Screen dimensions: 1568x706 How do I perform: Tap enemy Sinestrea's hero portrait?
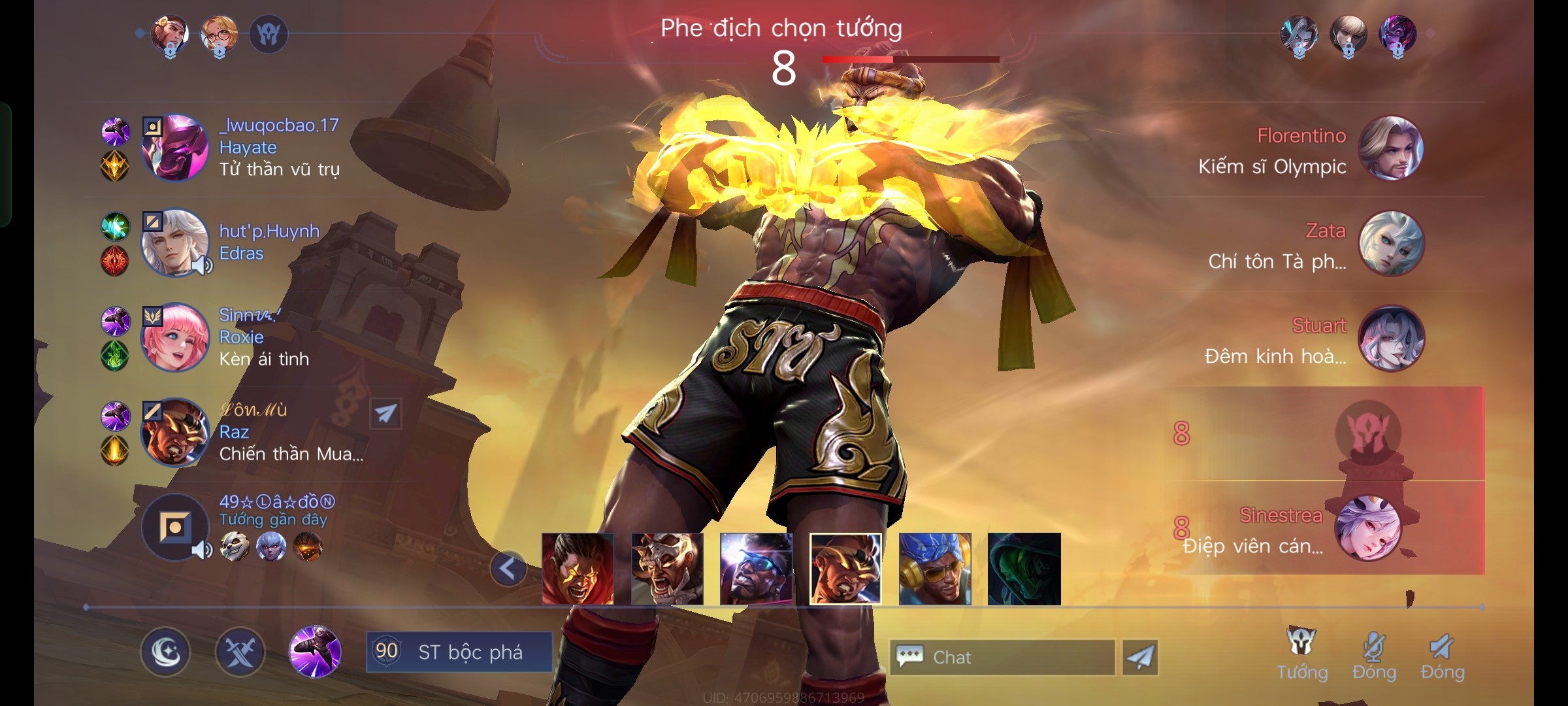1367,528
